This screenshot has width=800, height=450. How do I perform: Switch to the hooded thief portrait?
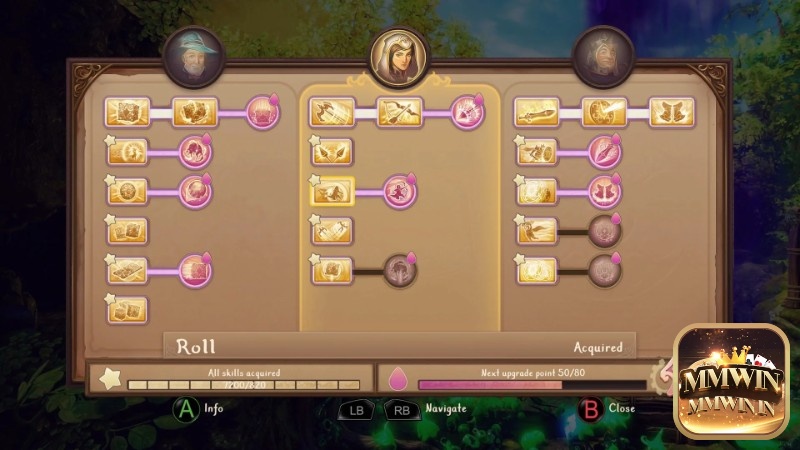(x=399, y=57)
